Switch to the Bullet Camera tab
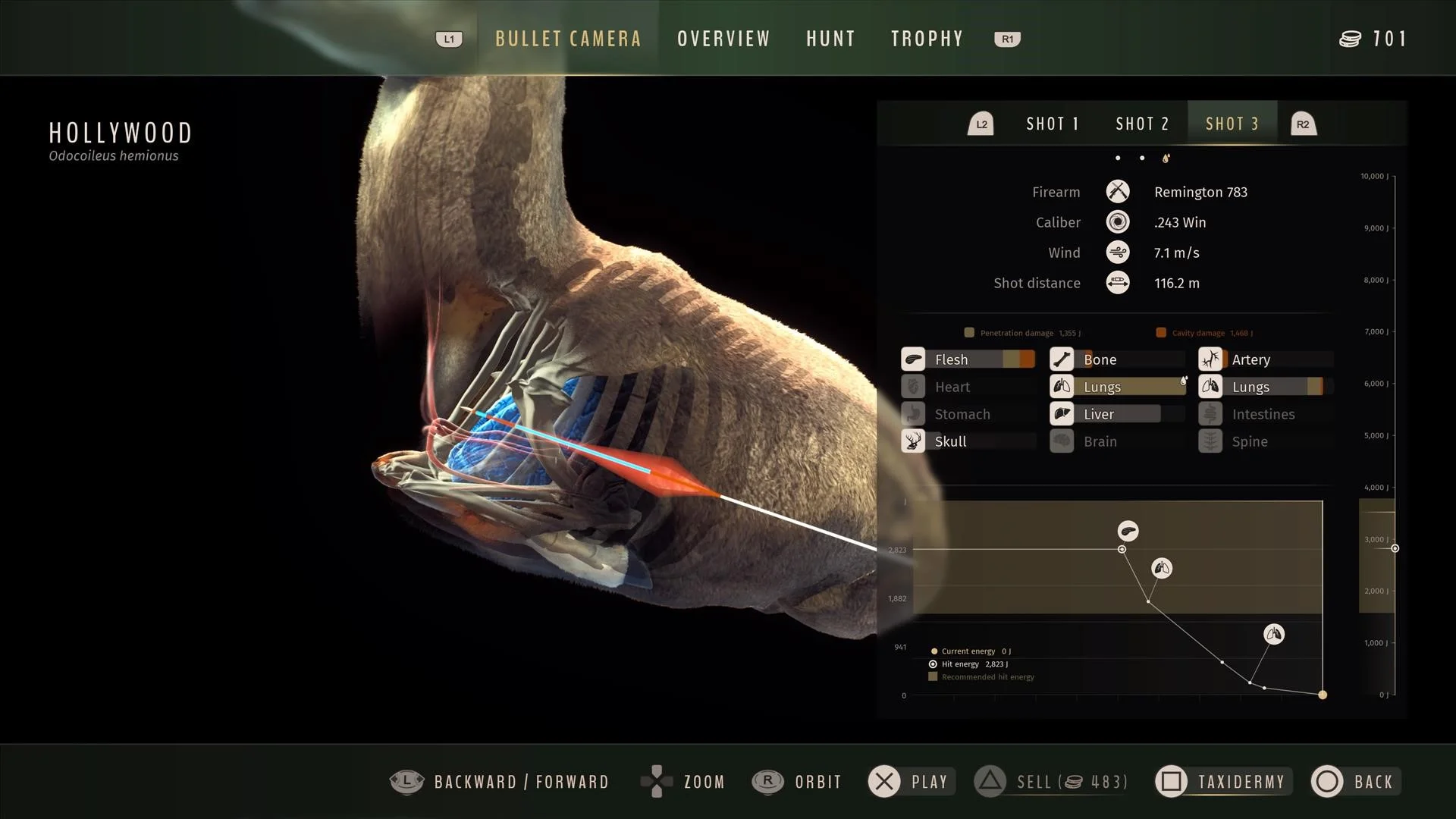 568,39
